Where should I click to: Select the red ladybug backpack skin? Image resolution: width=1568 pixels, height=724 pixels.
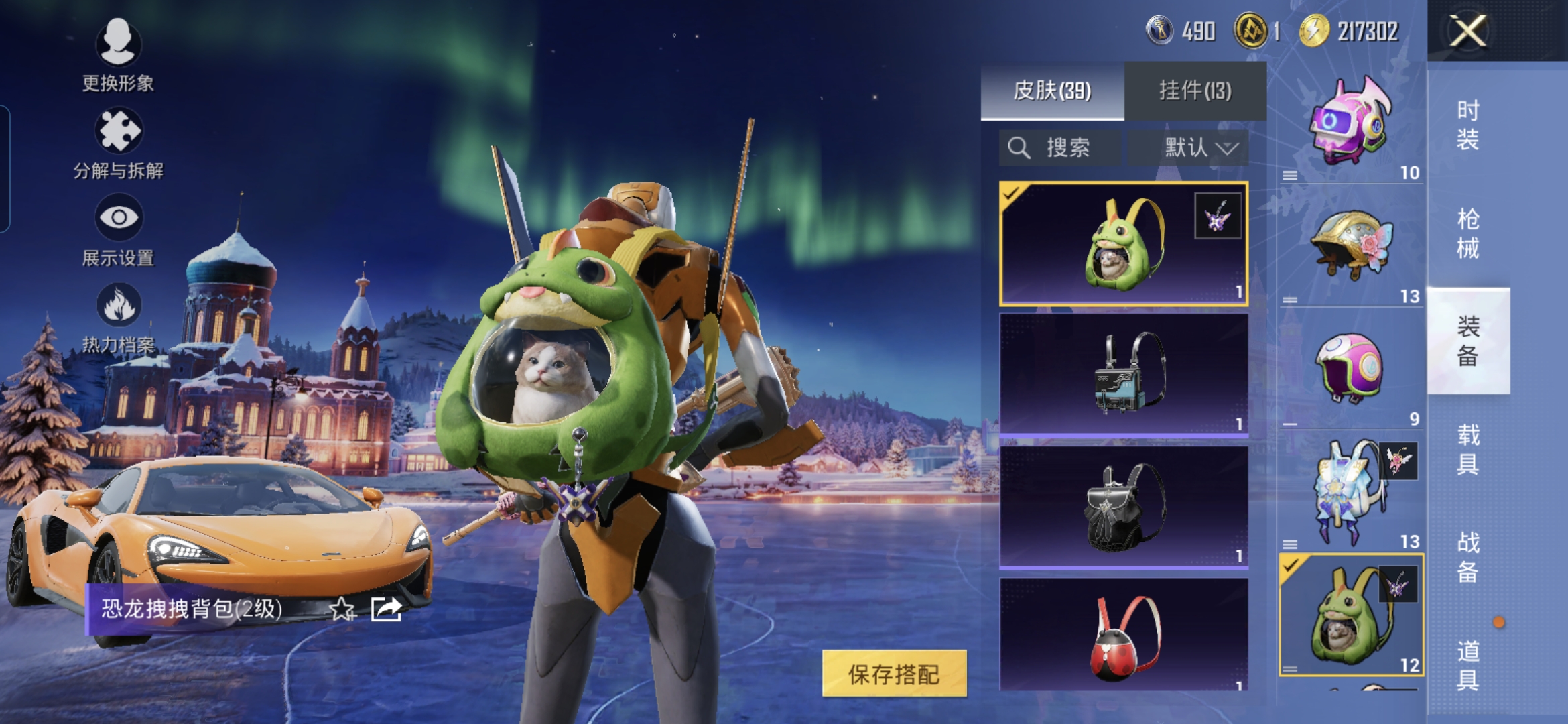(x=1123, y=636)
